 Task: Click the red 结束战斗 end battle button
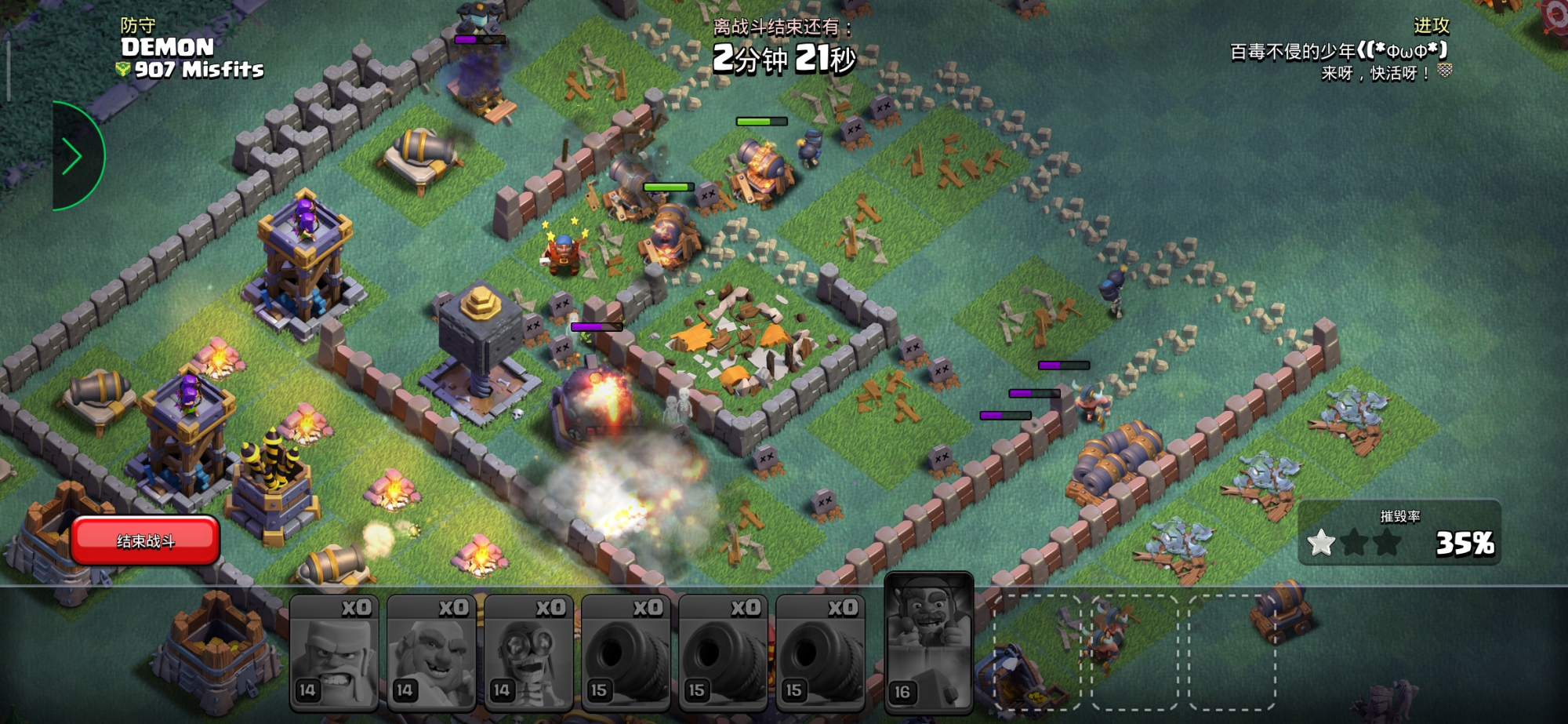[145, 540]
